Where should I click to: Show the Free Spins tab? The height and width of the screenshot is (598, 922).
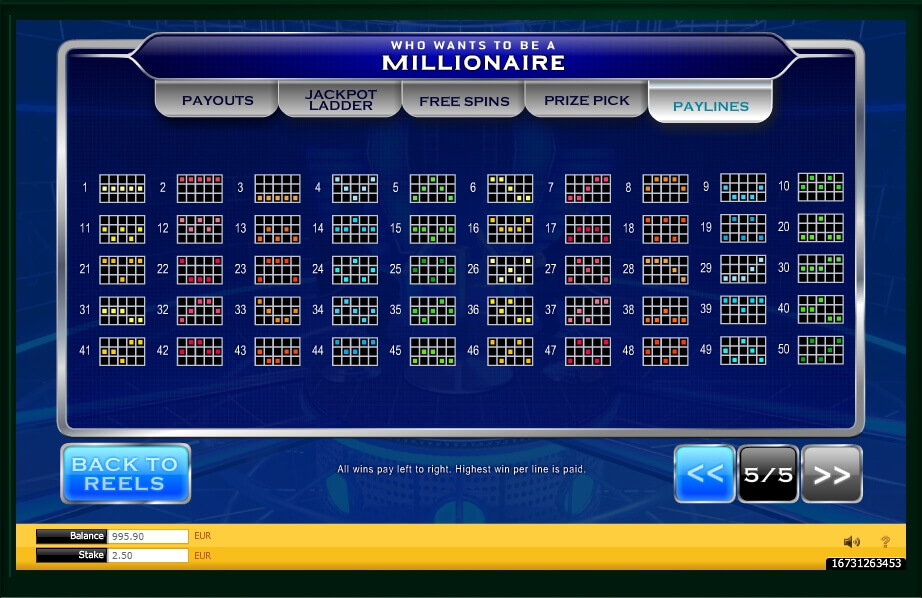tap(464, 100)
